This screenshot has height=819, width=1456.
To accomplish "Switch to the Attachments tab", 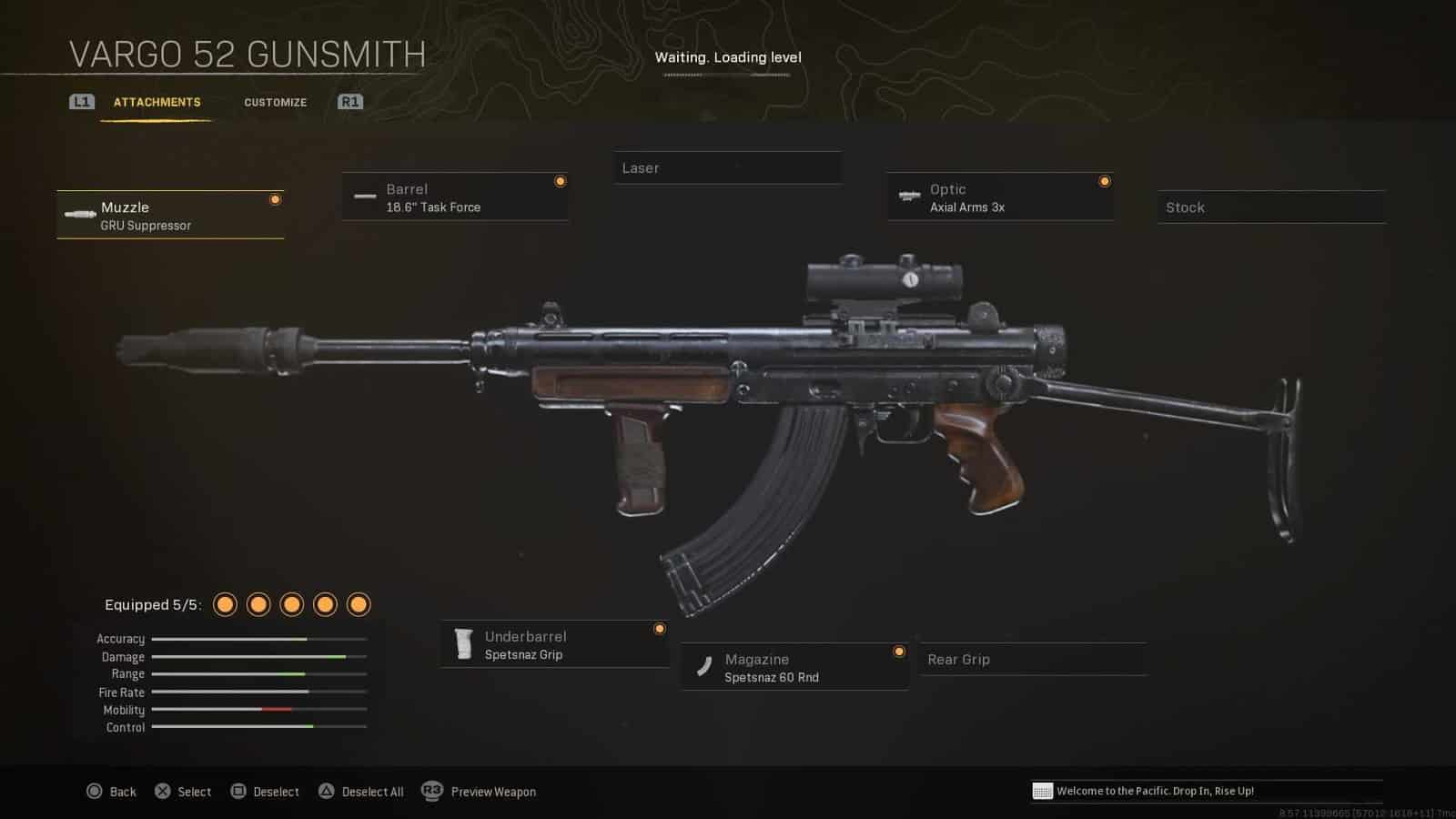I will 157,102.
